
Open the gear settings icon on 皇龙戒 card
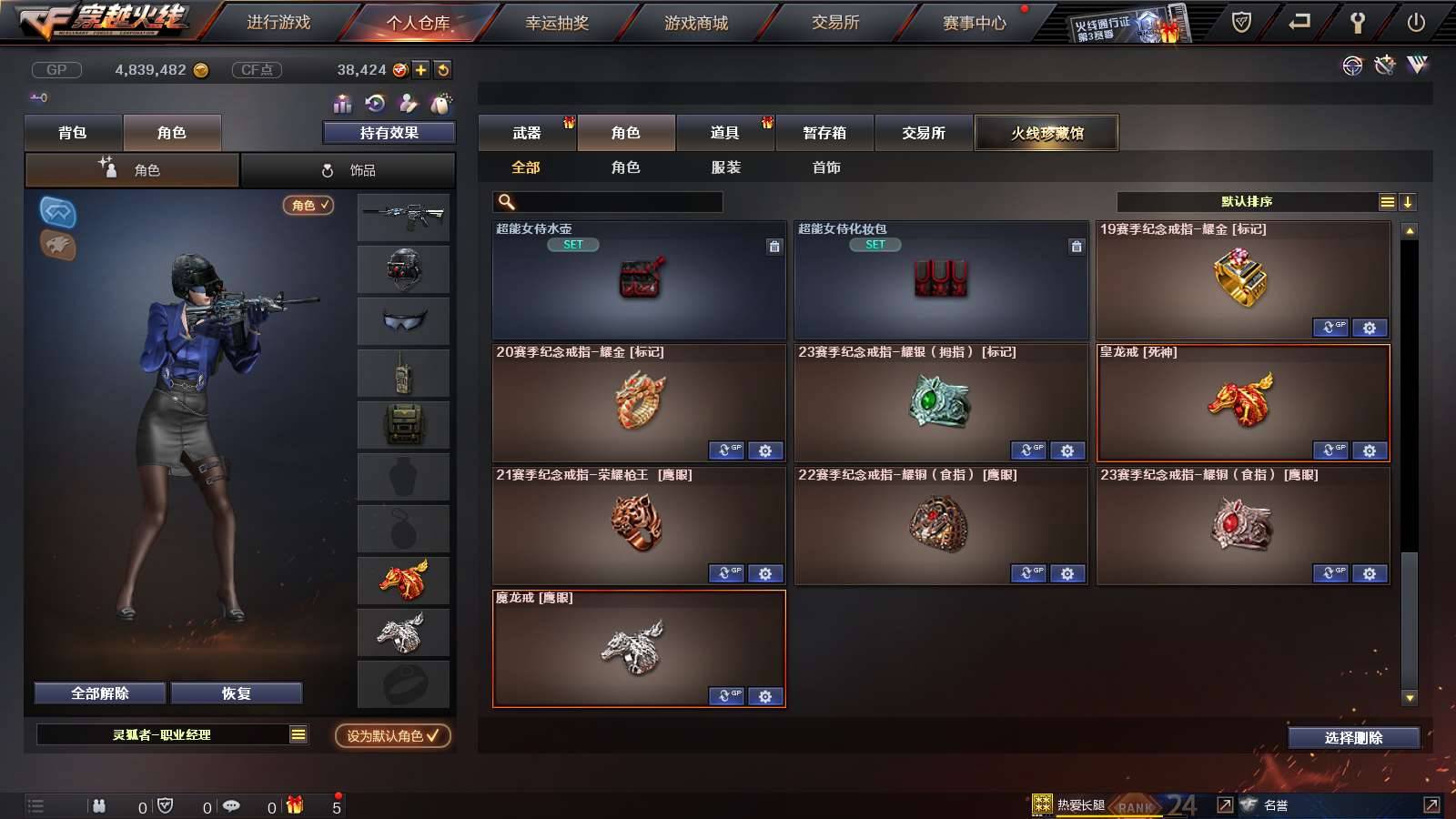click(1370, 450)
